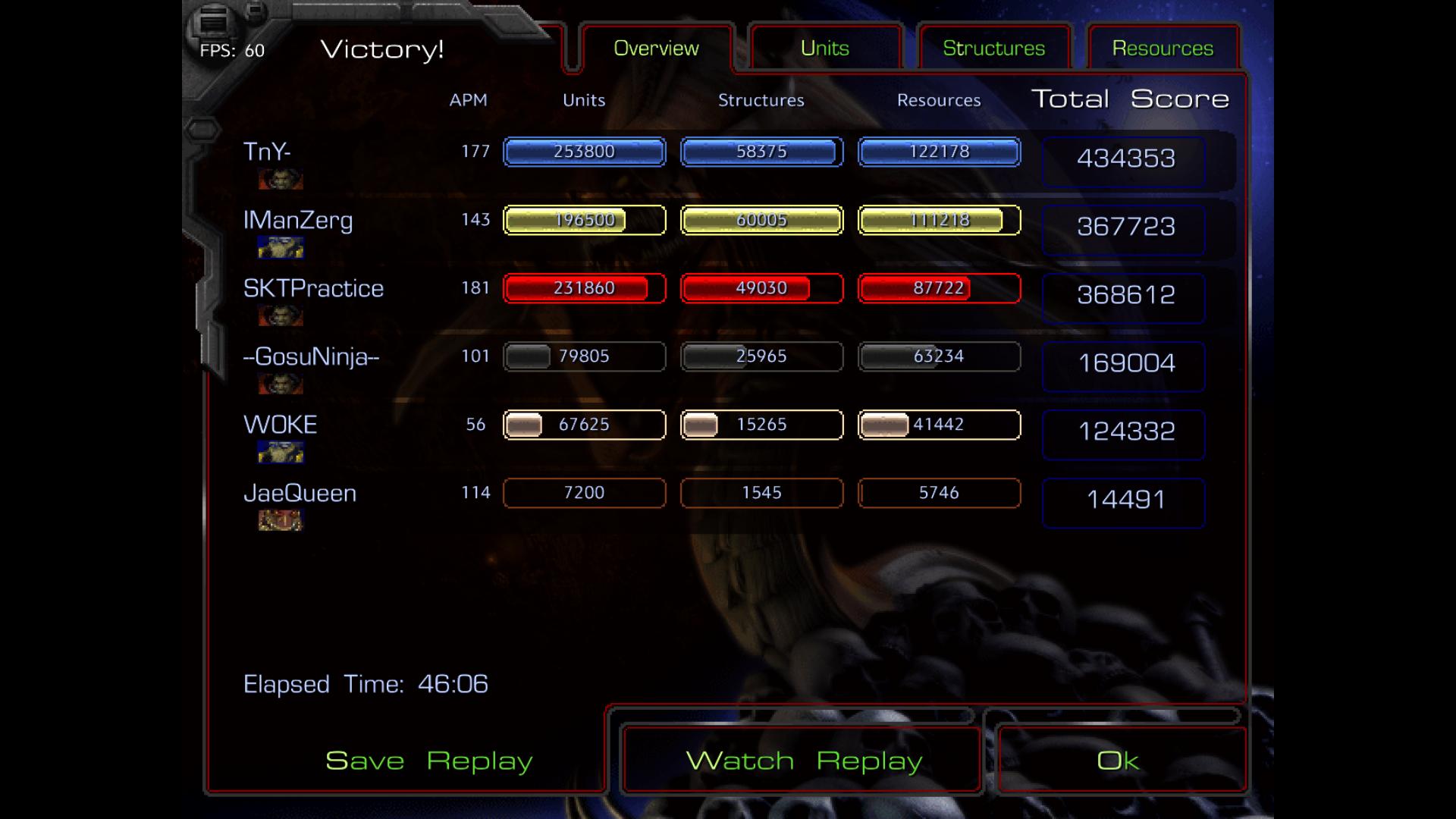Select the --GosuNinja-- player row
Screen dimensions: 1456x819
pyautogui.click(x=311, y=356)
